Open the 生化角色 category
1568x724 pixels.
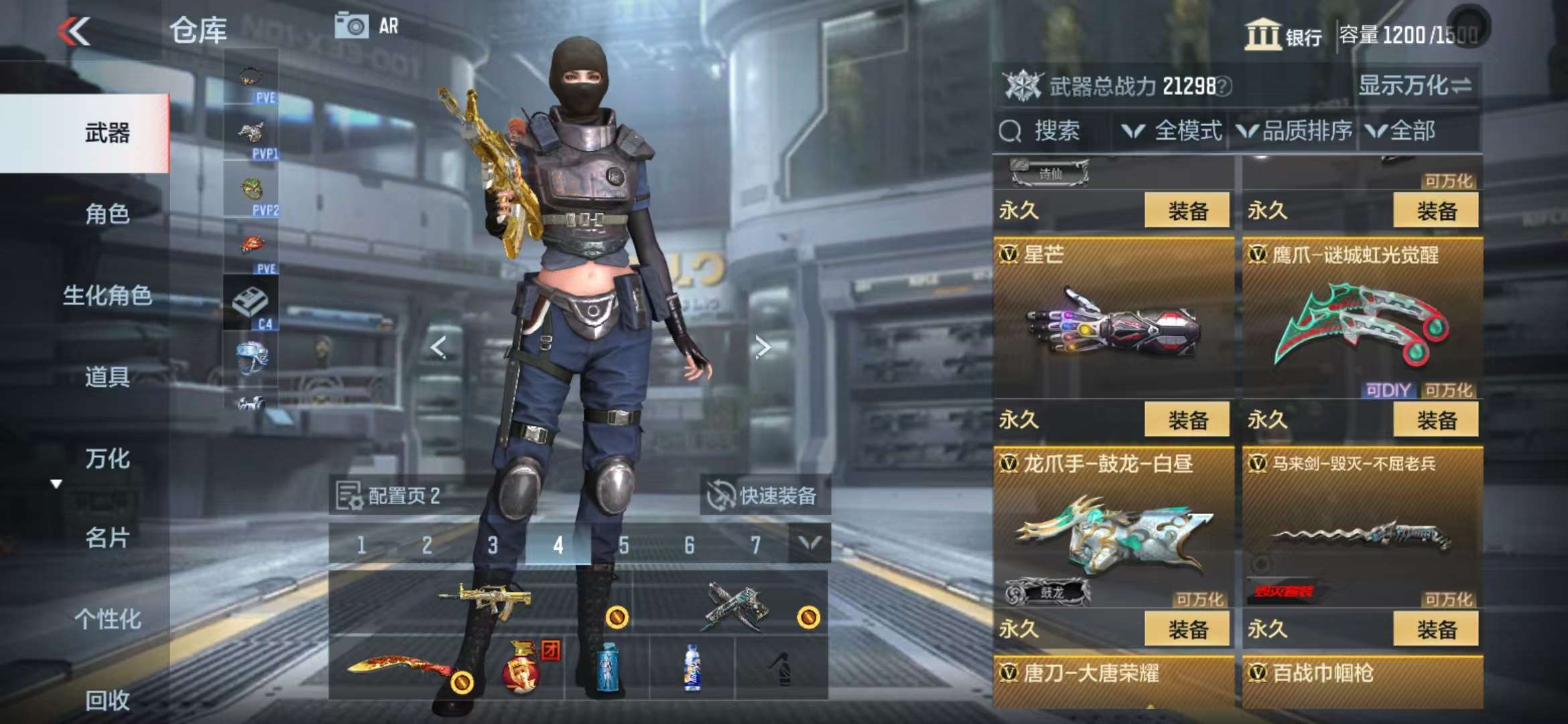107,295
